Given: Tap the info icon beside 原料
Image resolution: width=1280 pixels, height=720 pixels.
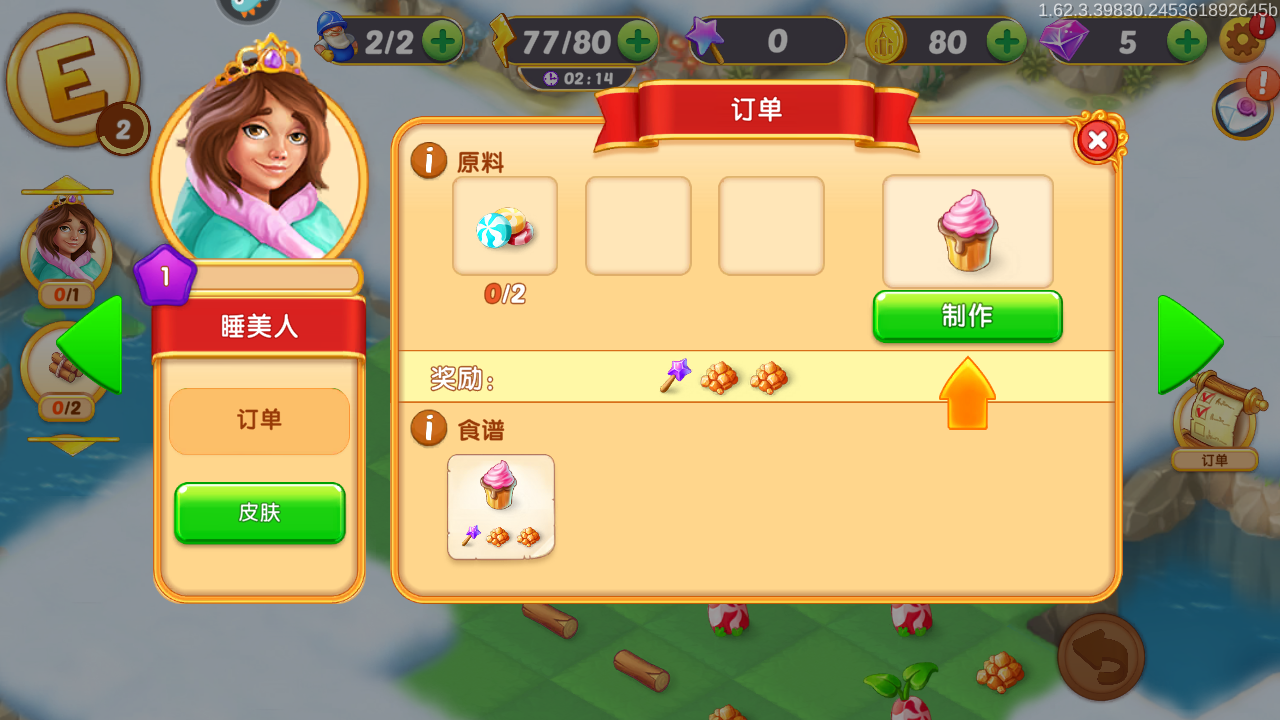Looking at the screenshot, I should (x=428, y=160).
